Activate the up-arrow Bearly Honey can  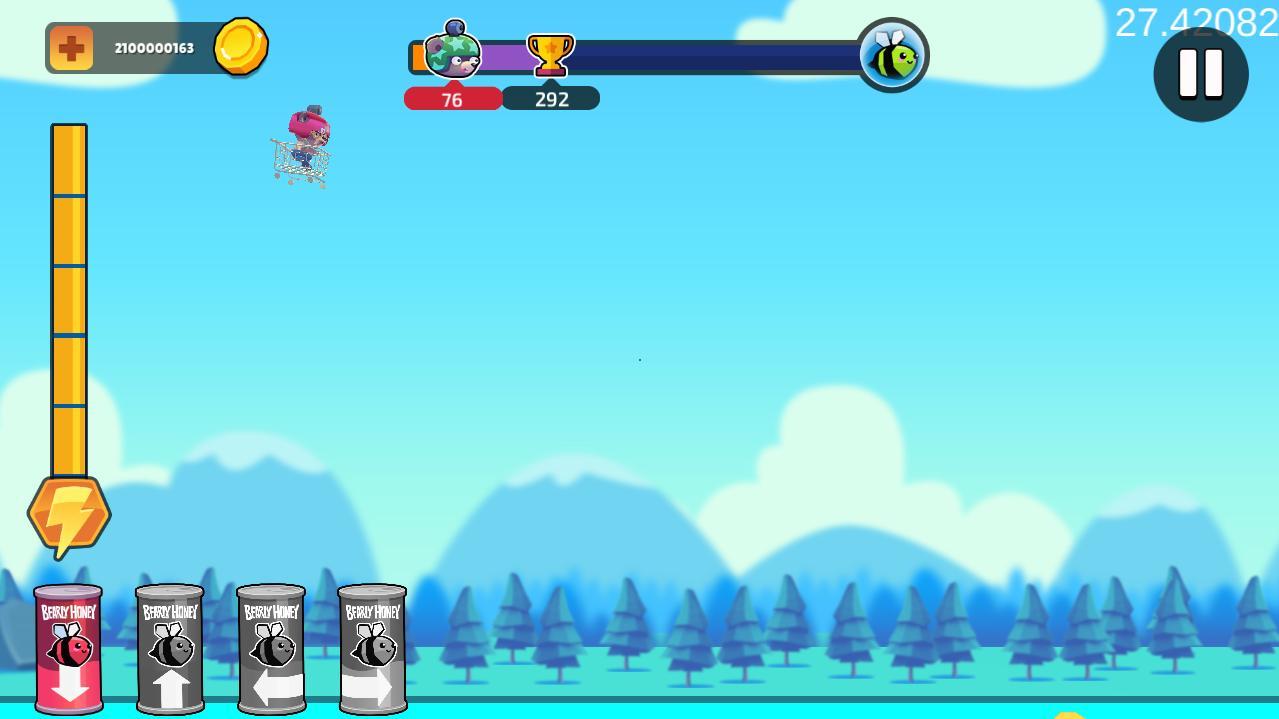click(x=170, y=648)
